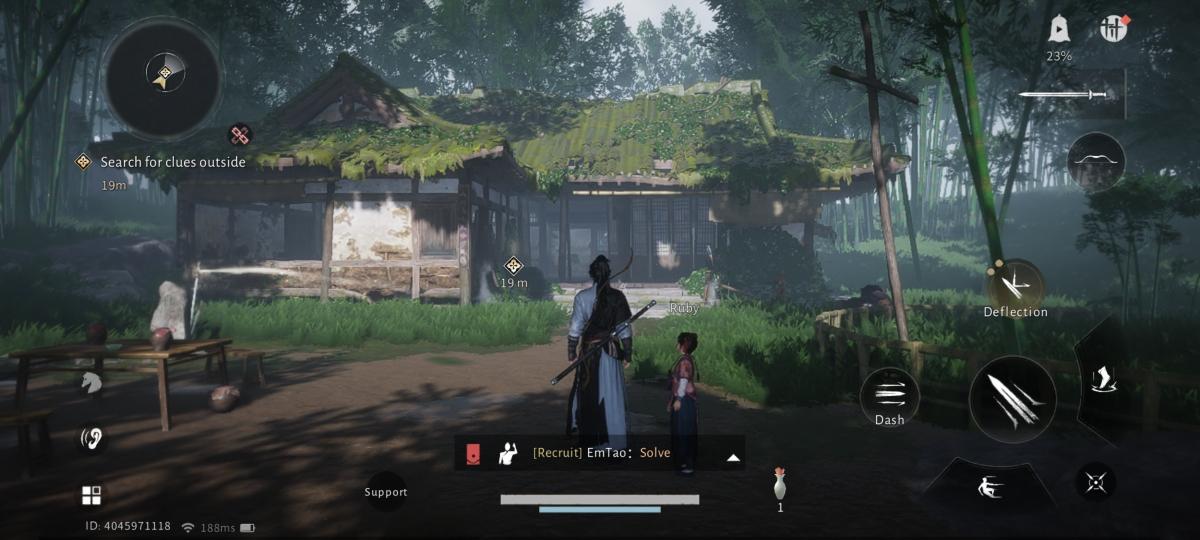Switch weapon using the sword slot

coord(1065,95)
